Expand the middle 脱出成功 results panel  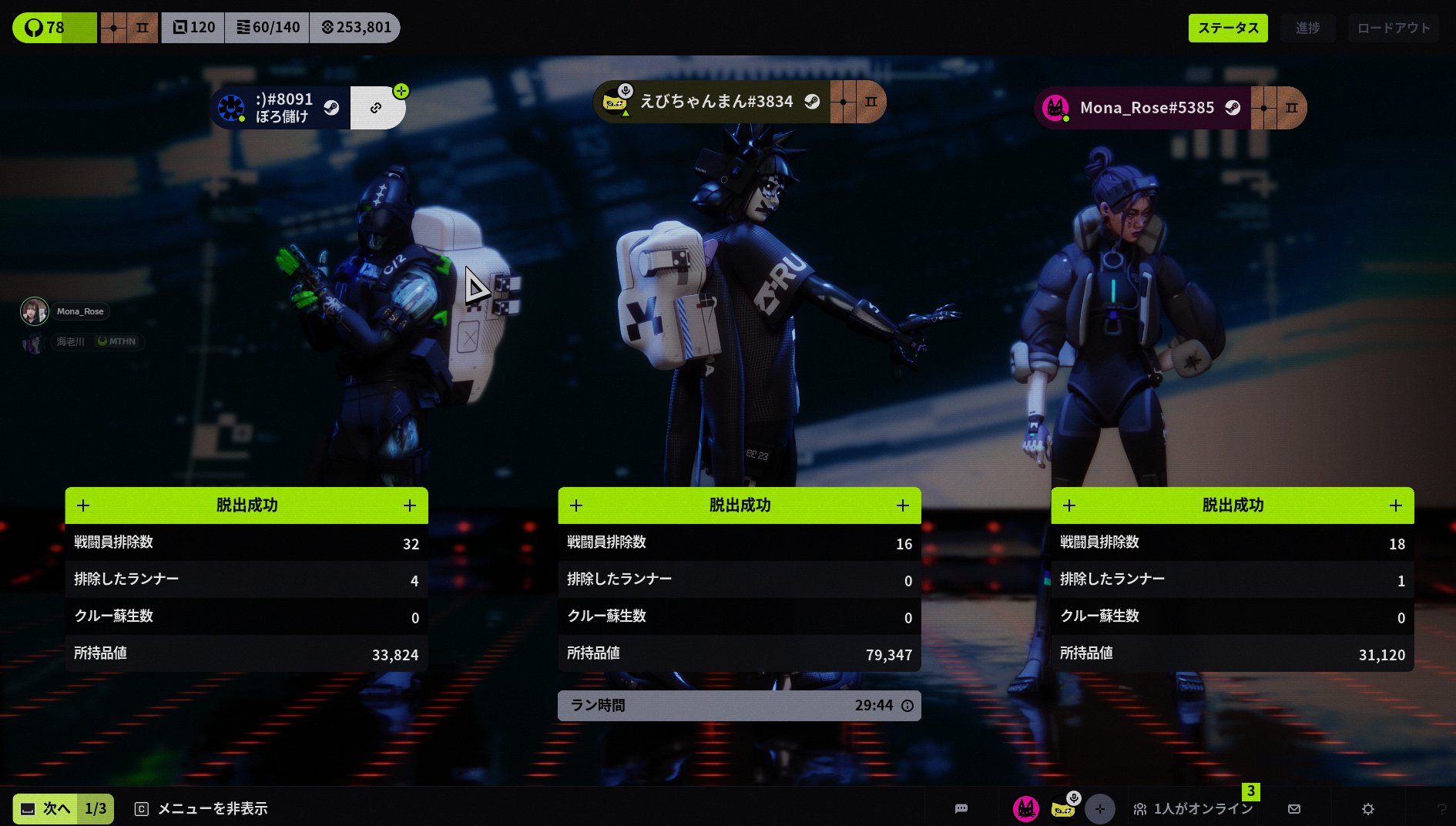pos(902,505)
